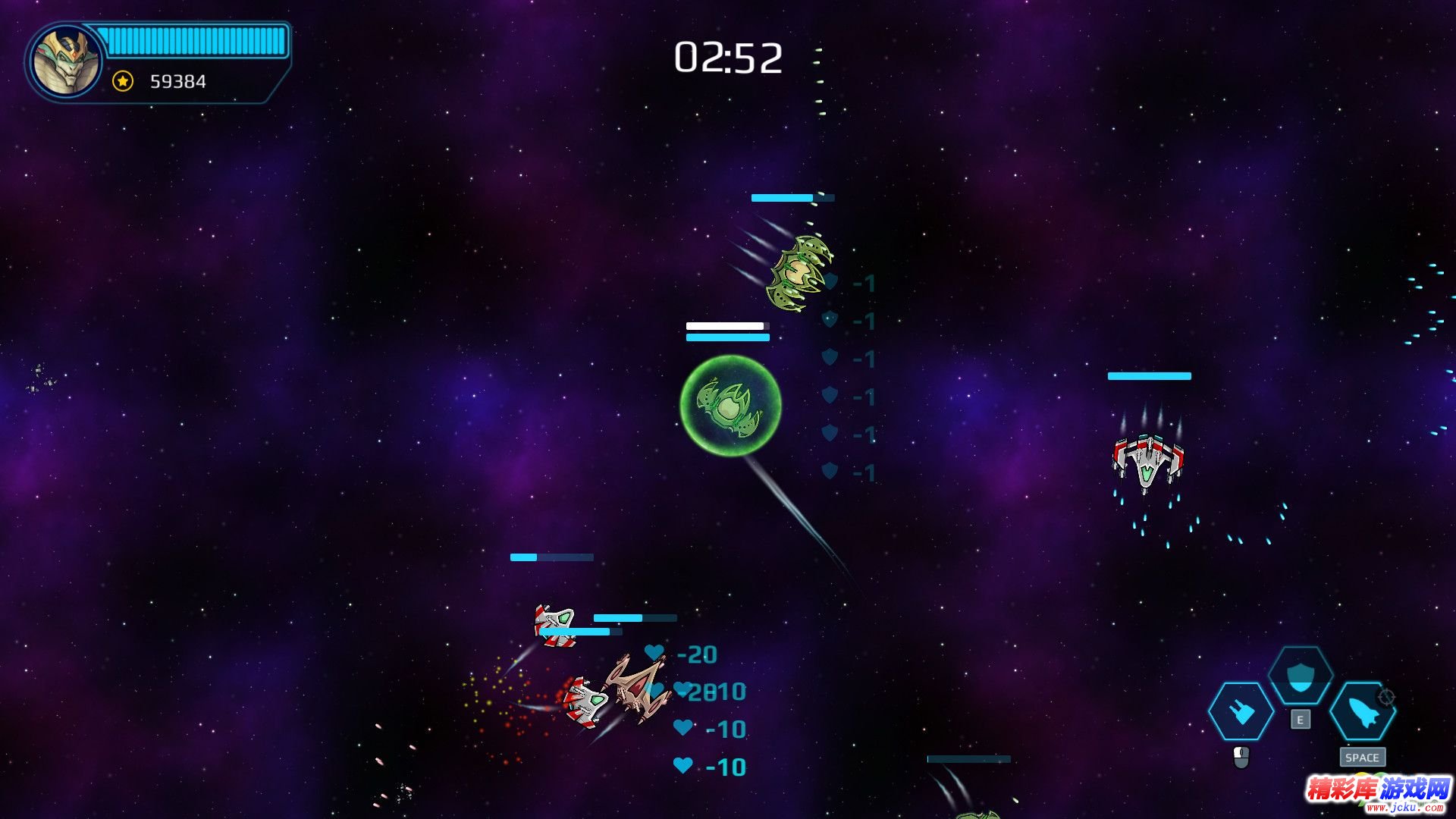Screen dimensions: 1456x819
Task: Fire the primary cannon weapon icon
Action: [1241, 711]
